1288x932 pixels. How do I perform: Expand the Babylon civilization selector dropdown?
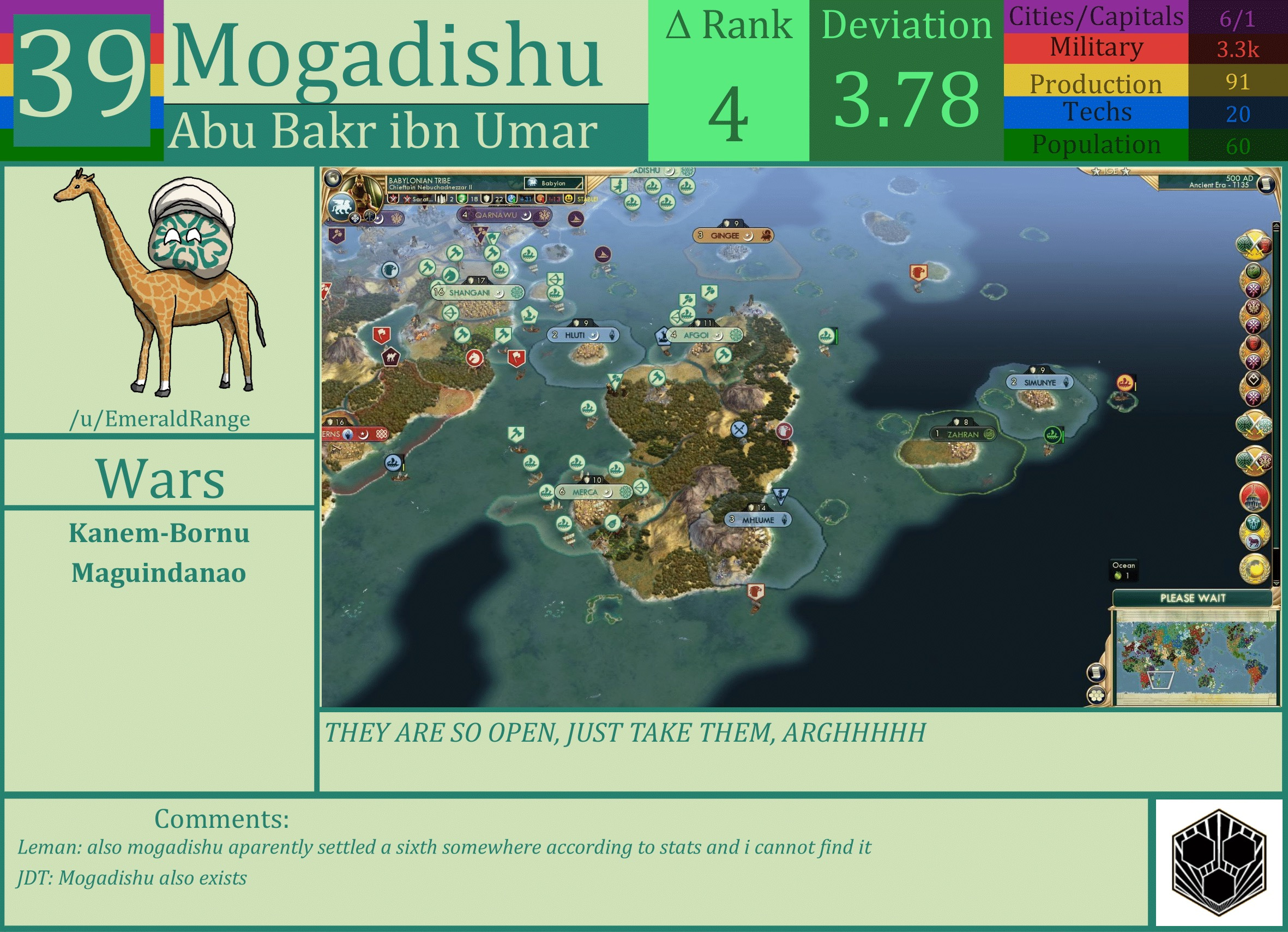point(555,183)
